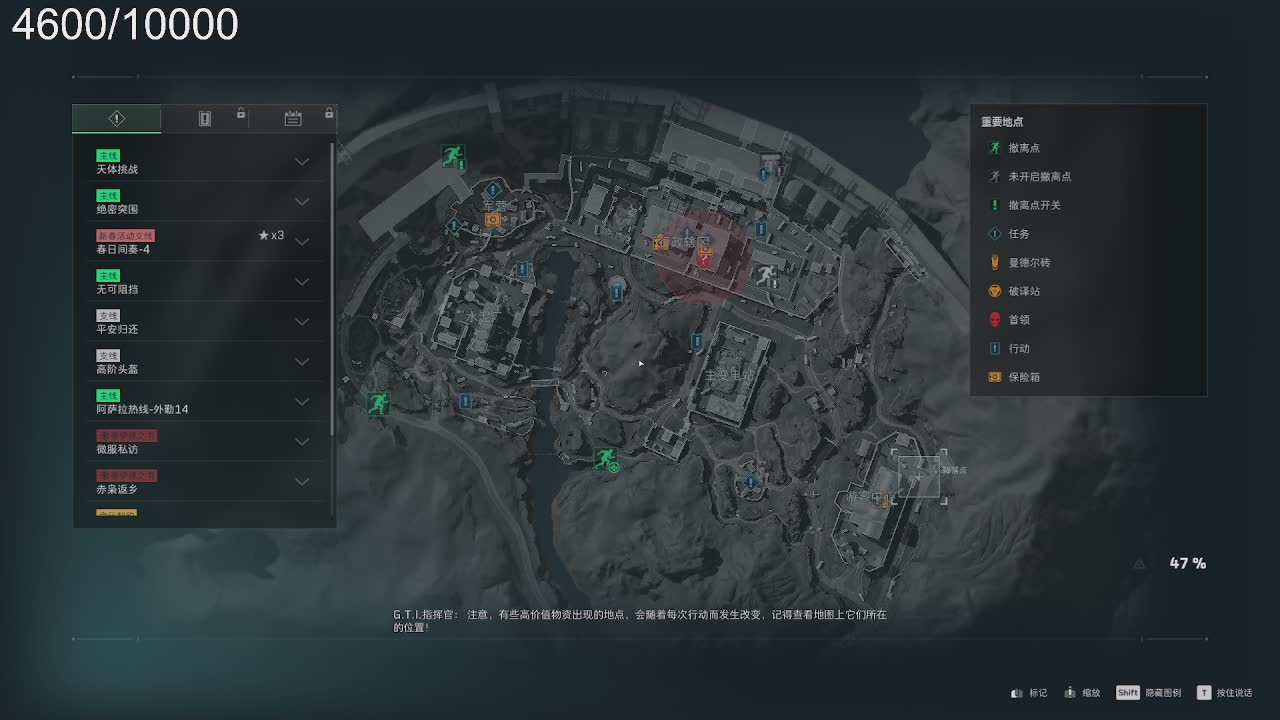Expand the 无可阻挡 main quest
This screenshot has width=1280, height=720.
(x=301, y=282)
